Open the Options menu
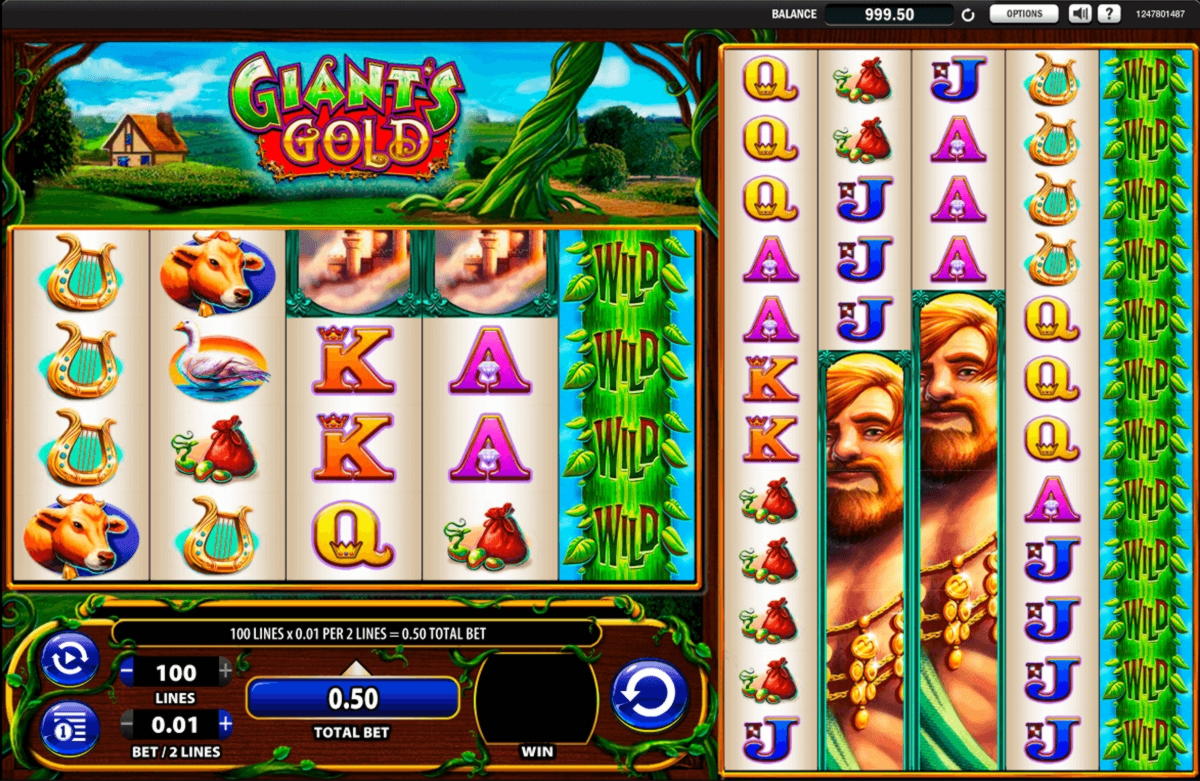 [1024, 14]
